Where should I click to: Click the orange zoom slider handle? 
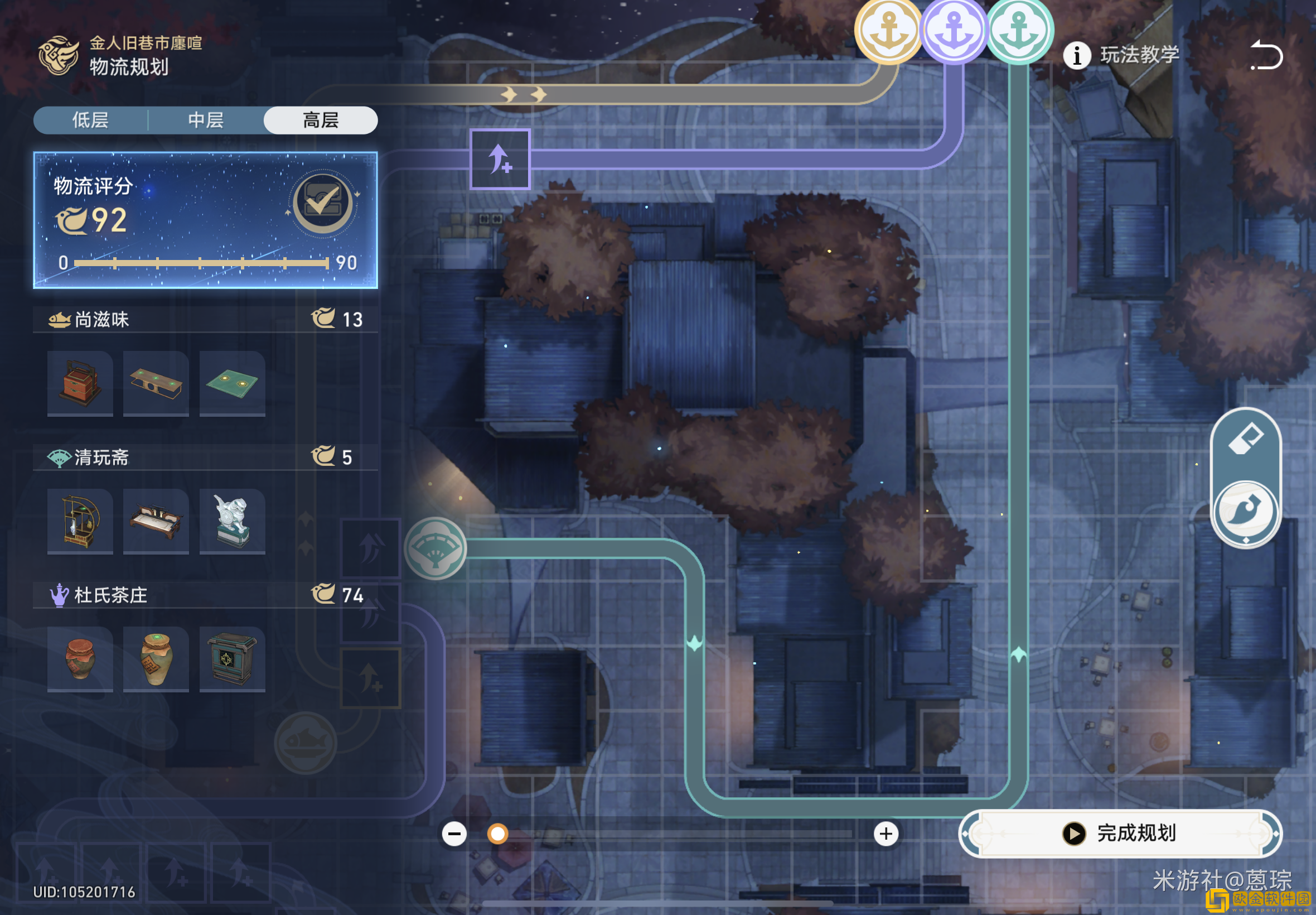click(x=497, y=834)
